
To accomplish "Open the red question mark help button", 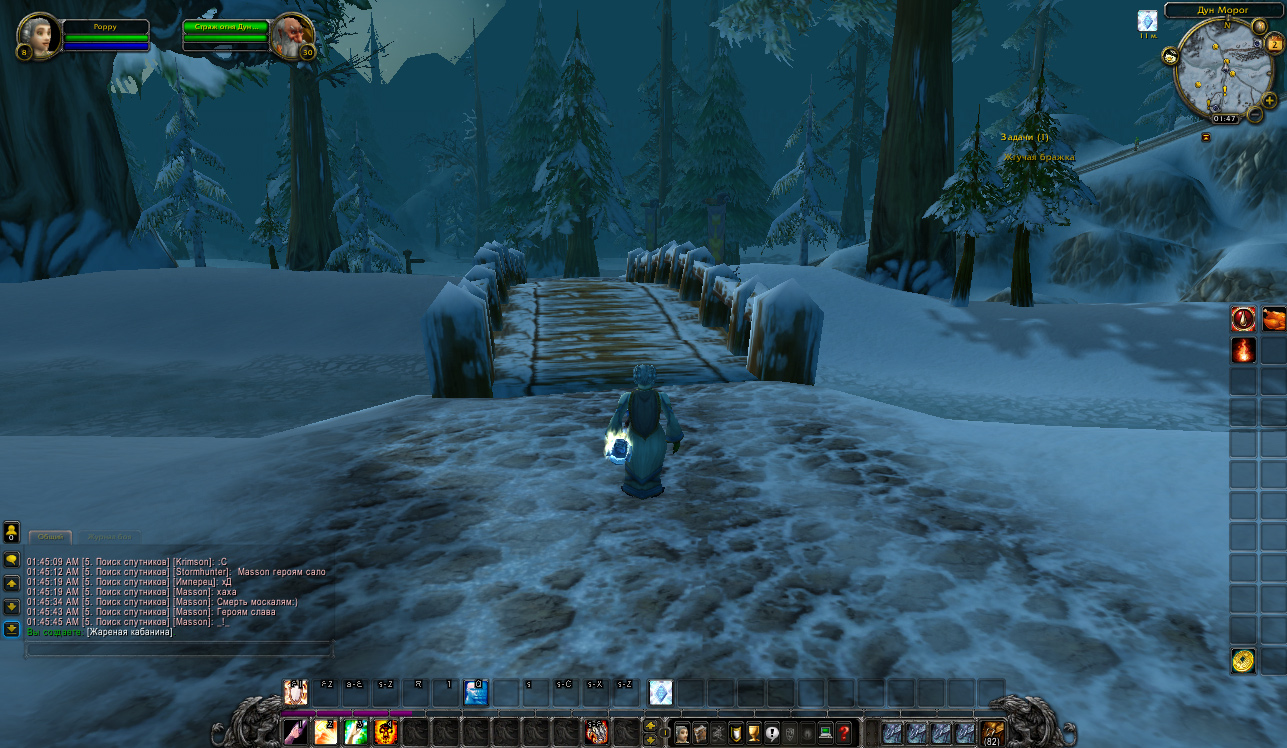I will [844, 733].
